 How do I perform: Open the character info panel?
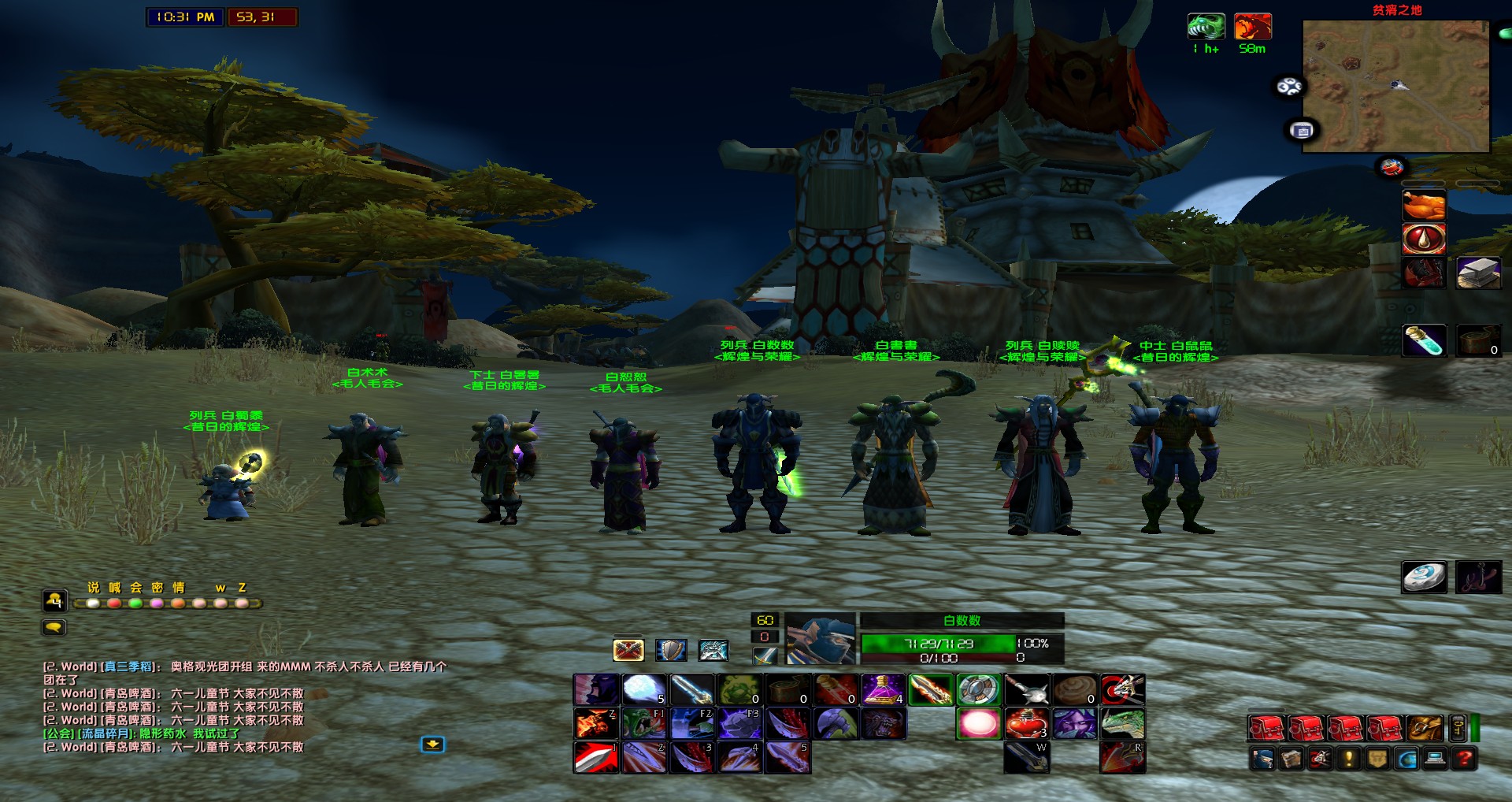pos(1263,759)
